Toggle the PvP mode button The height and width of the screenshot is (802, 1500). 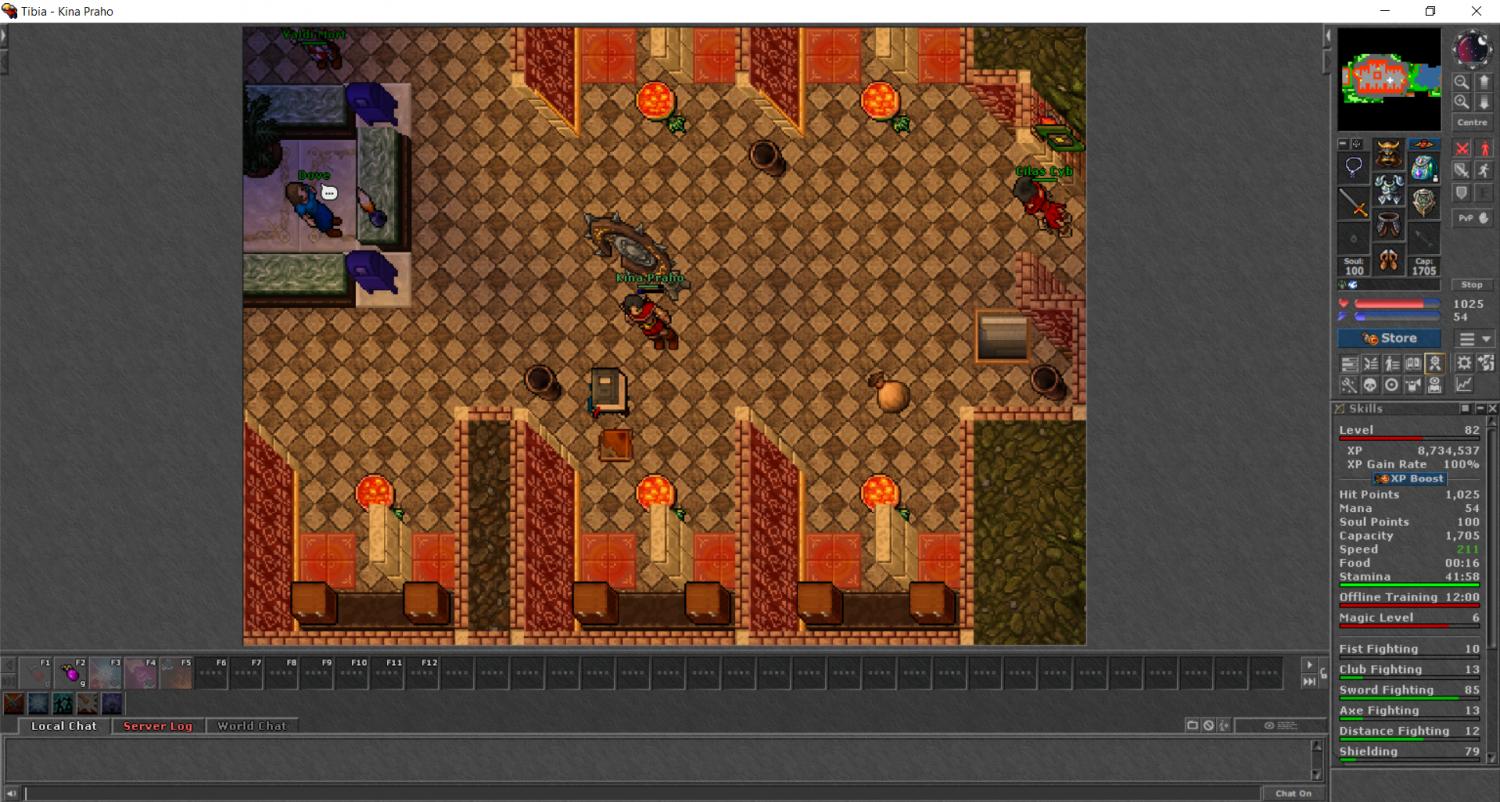(1472, 218)
